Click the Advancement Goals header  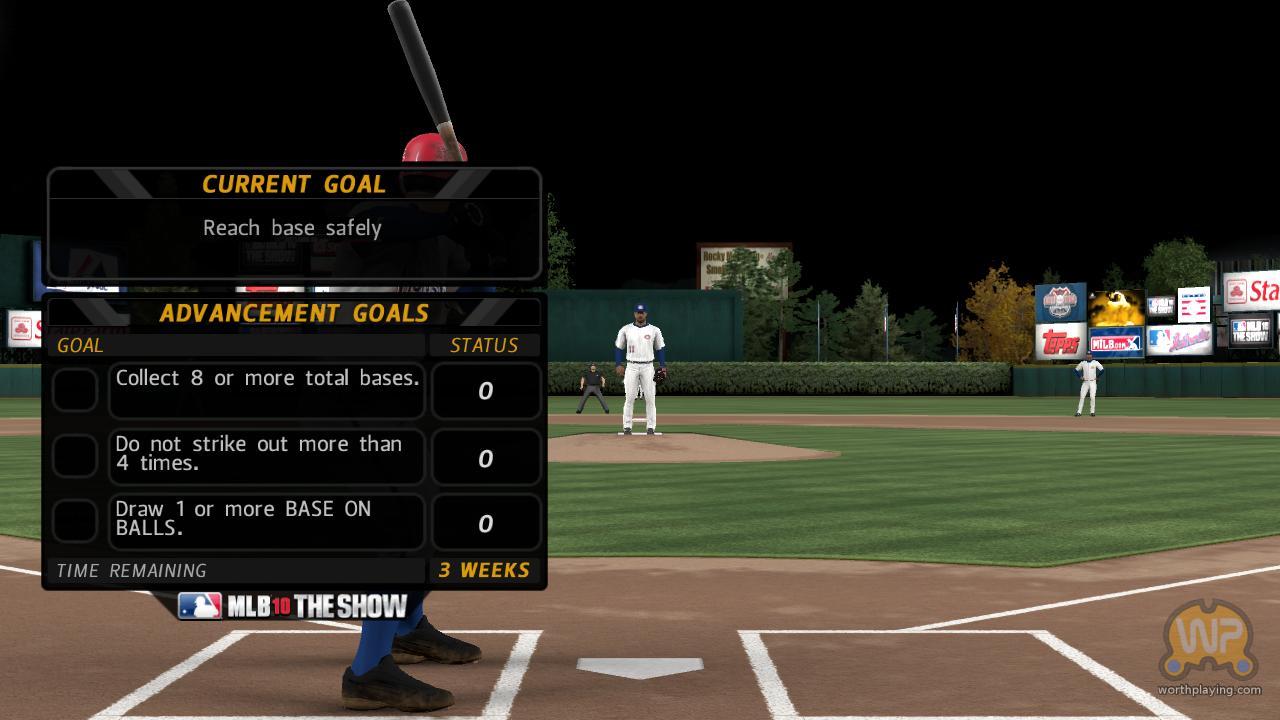(x=294, y=313)
